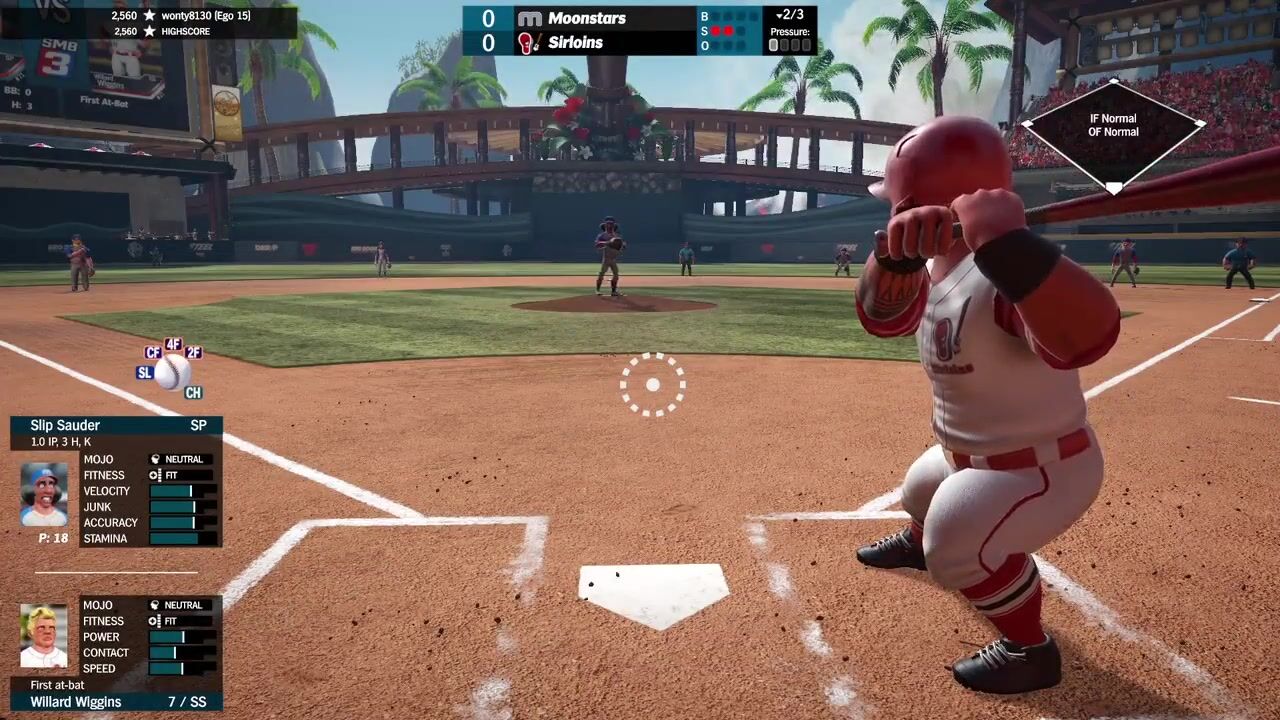Click the circular pitch aiming reticle
The image size is (1280, 720).
[x=652, y=384]
